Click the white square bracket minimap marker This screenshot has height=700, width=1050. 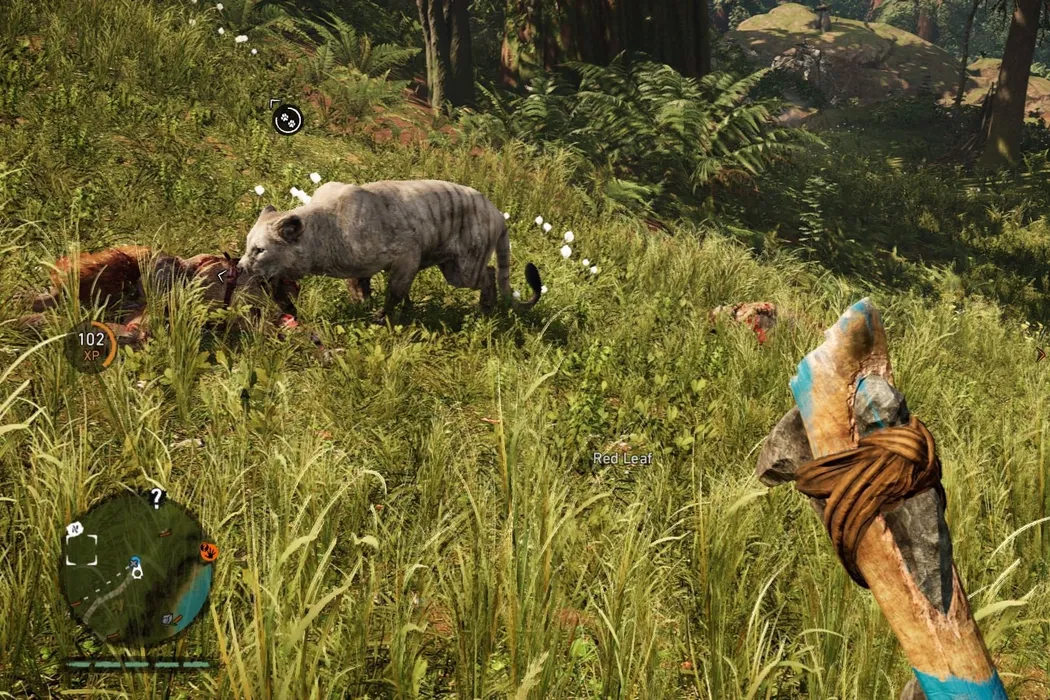tap(82, 549)
